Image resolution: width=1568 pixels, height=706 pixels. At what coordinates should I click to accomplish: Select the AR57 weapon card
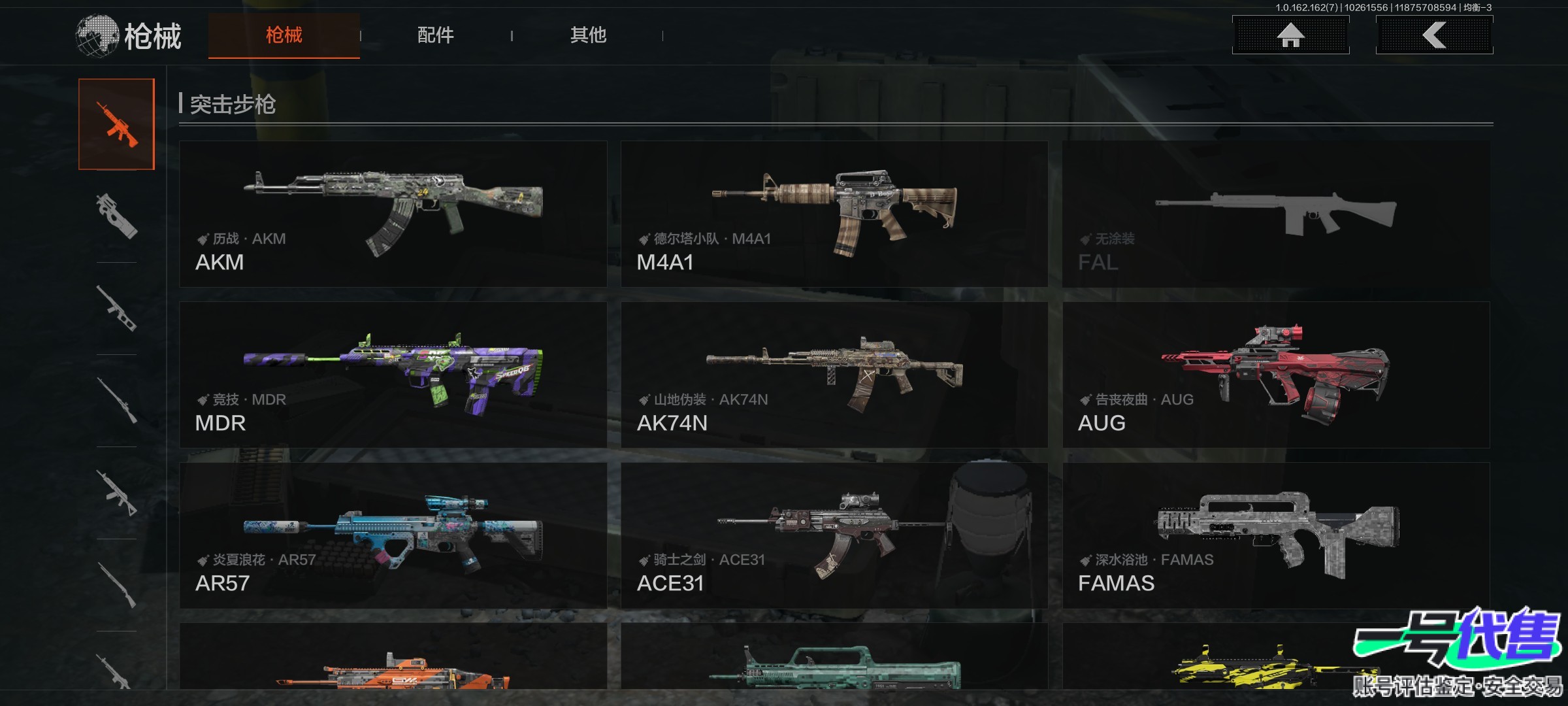pos(393,535)
